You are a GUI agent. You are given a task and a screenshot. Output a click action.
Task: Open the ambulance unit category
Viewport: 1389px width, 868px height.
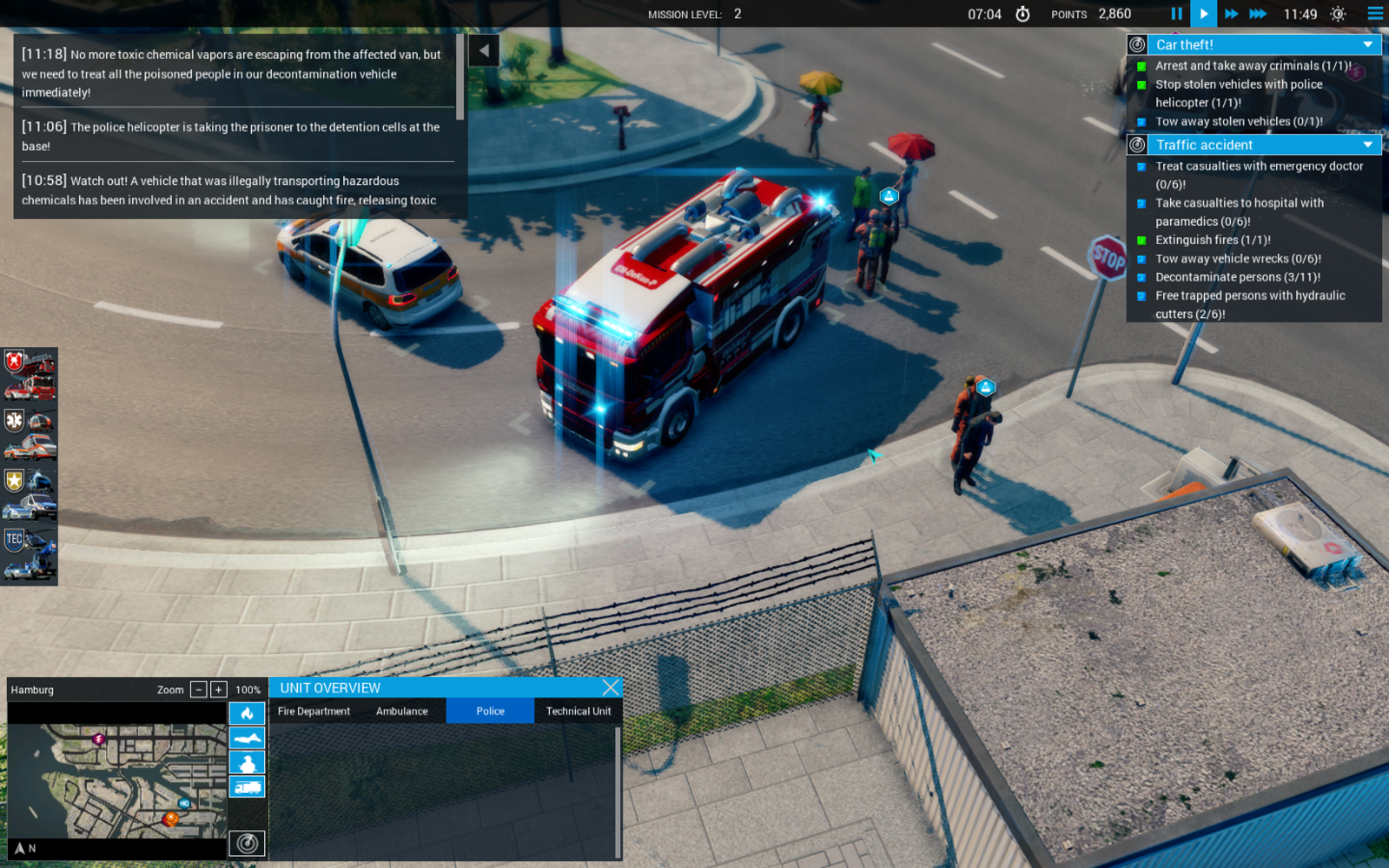30,434
